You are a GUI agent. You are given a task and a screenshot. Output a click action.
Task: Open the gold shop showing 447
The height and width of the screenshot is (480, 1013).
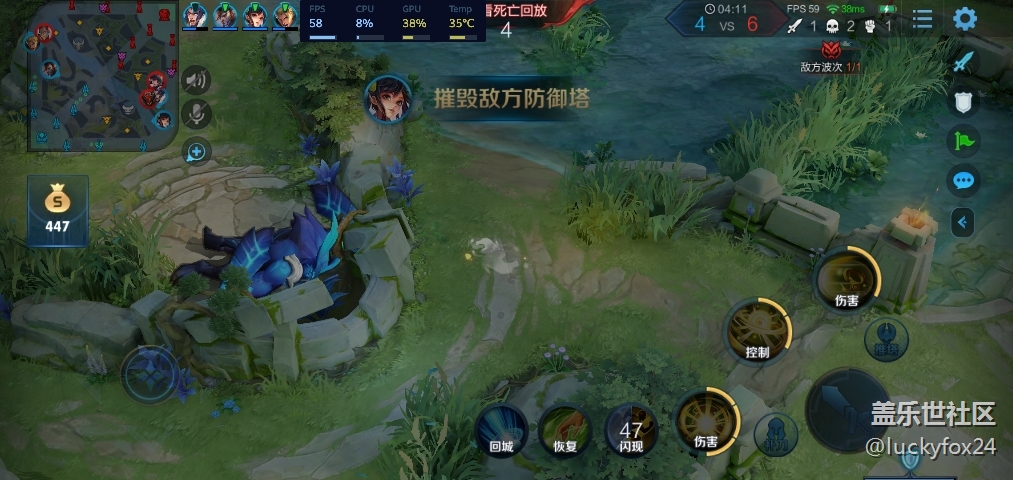58,210
